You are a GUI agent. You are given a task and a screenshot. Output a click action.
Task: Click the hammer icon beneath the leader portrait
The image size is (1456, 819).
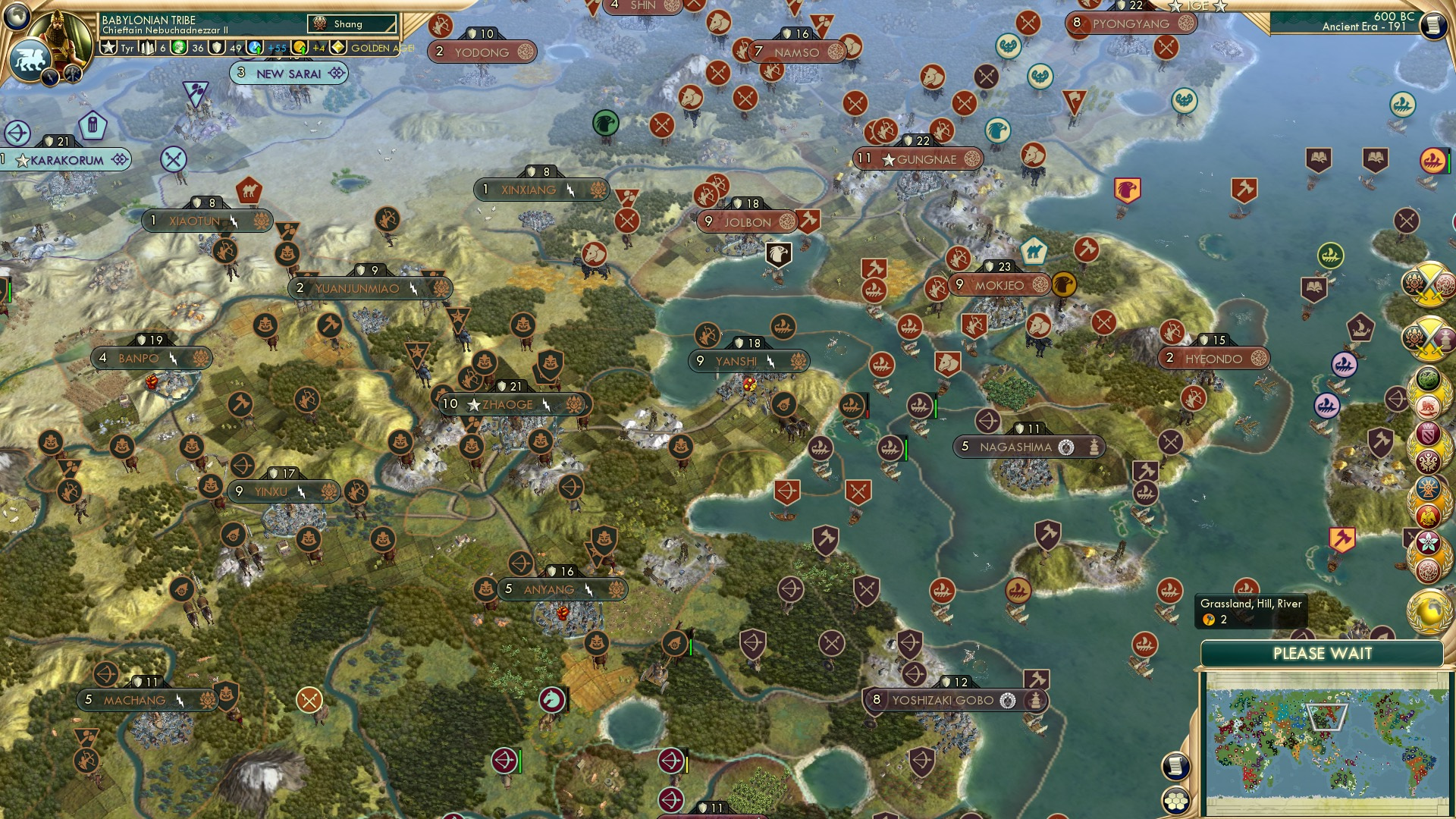(x=73, y=74)
